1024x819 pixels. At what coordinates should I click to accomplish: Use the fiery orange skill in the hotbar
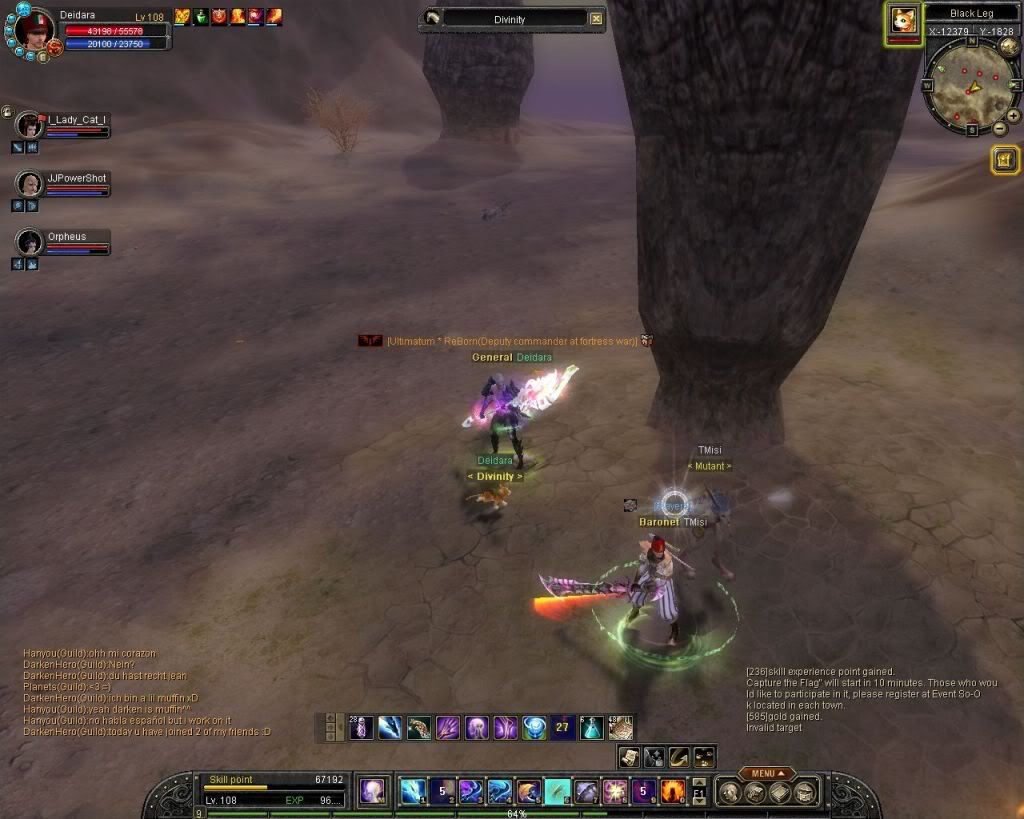673,791
